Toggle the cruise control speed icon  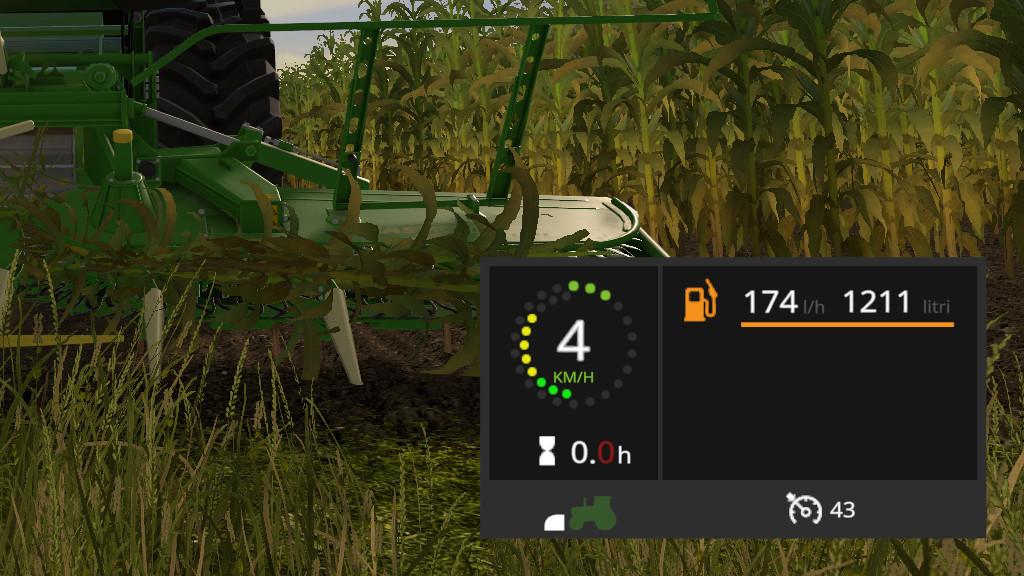(804, 510)
